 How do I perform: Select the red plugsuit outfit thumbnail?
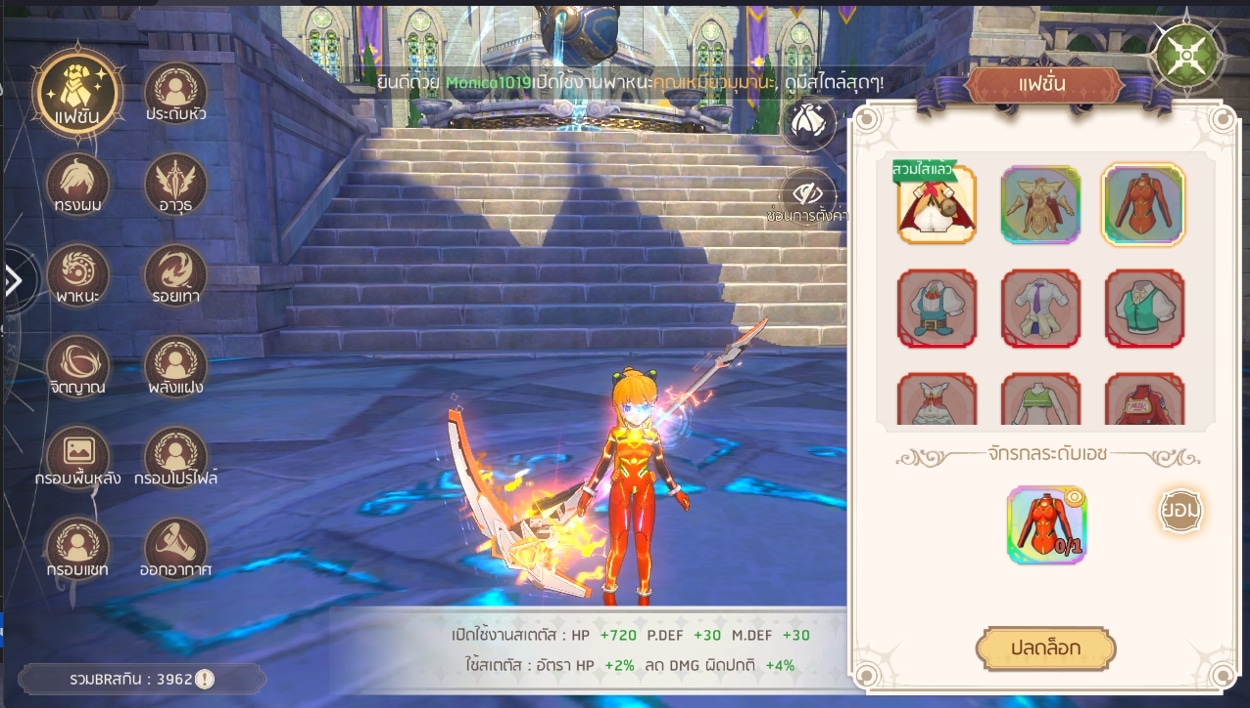pyautogui.click(x=1143, y=205)
